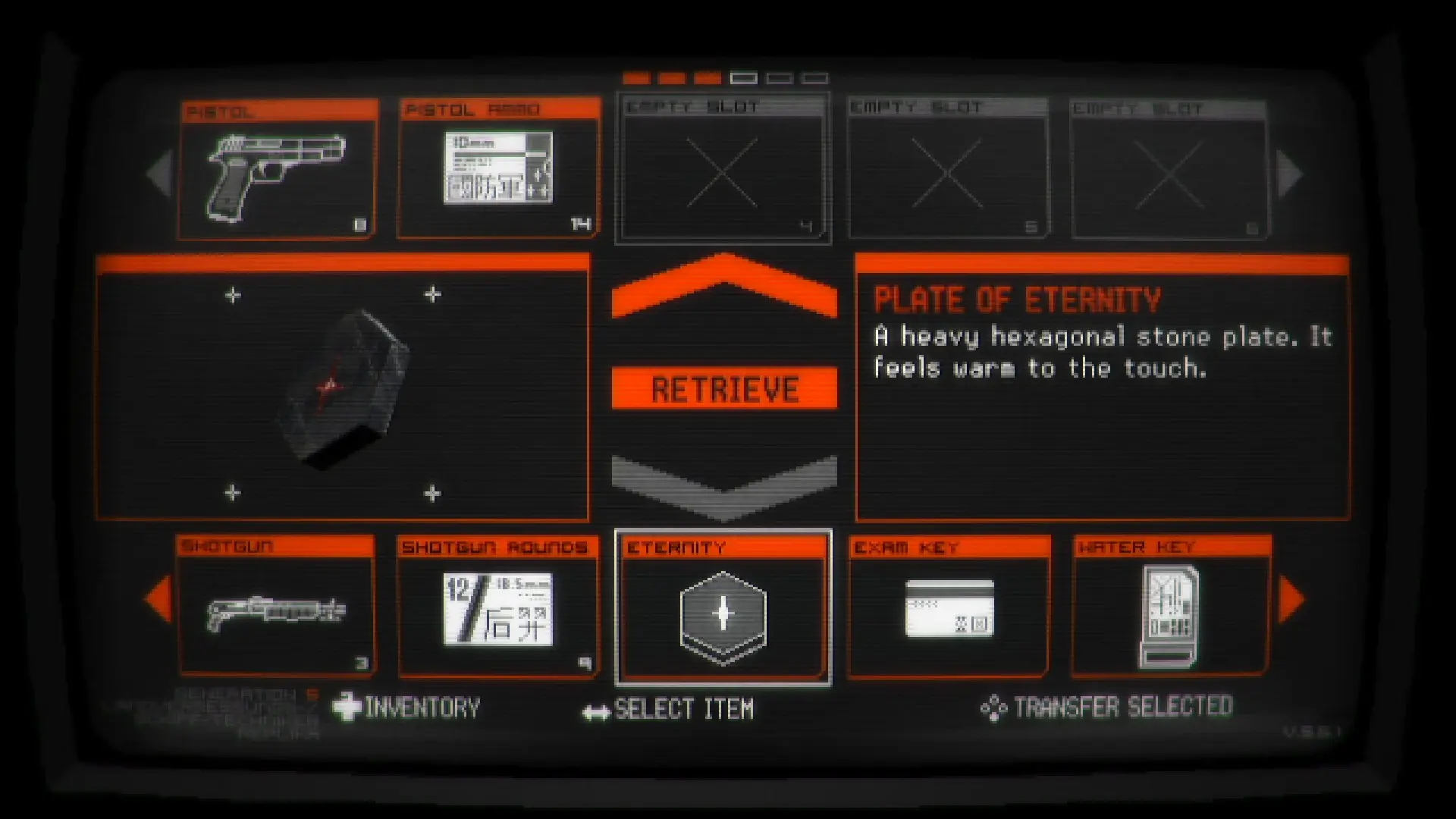Select the Water Key slot
Screen dimensions: 1456x819
click(x=1171, y=607)
